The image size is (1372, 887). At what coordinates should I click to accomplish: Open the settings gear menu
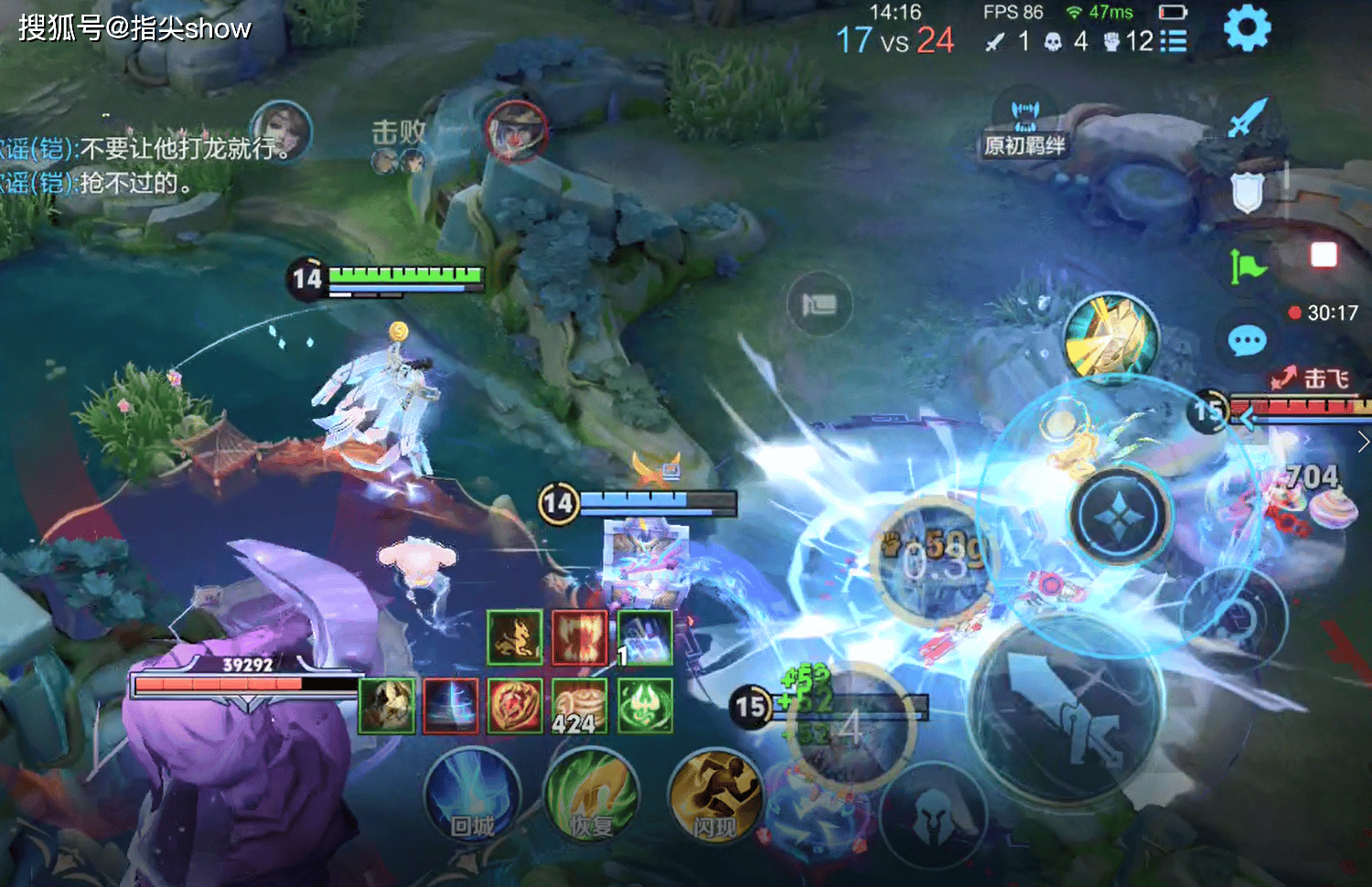click(1247, 28)
